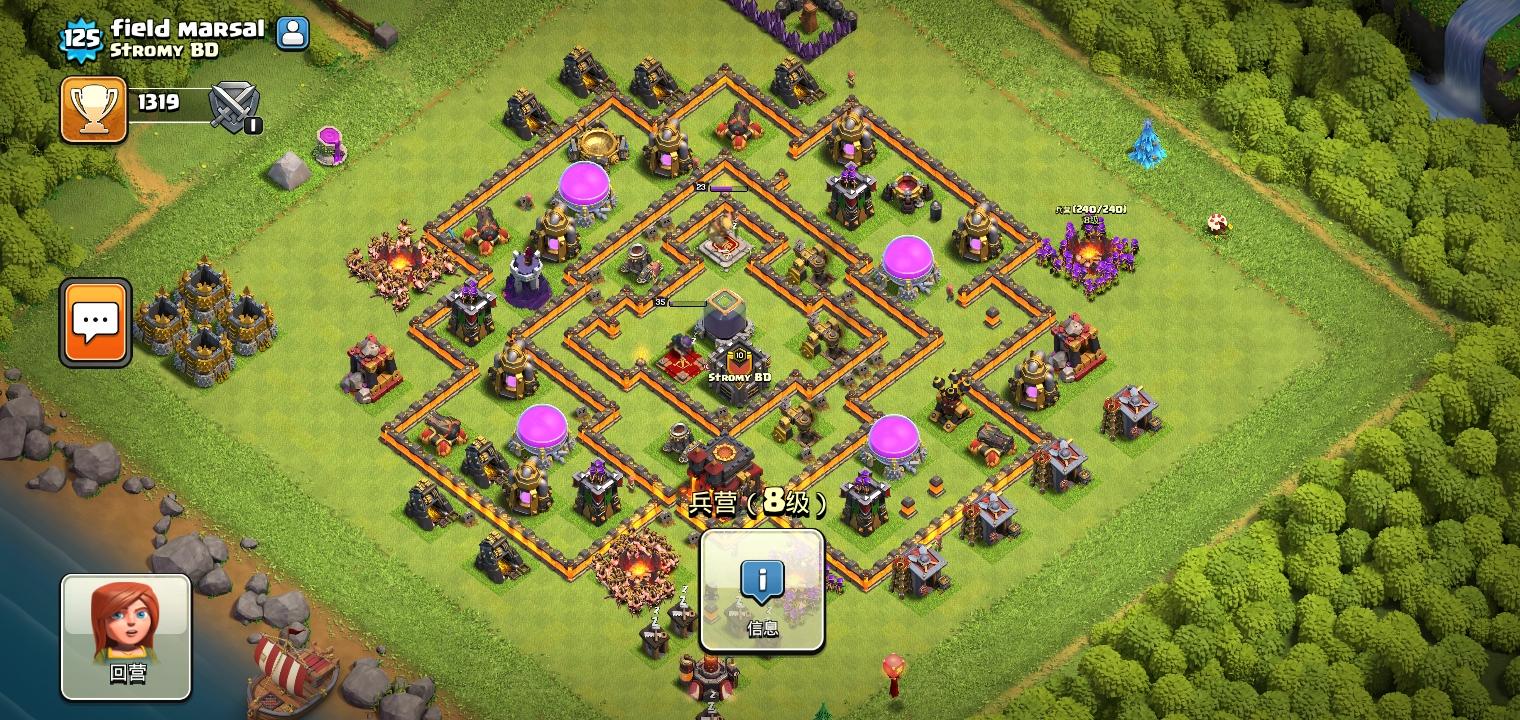The height and width of the screenshot is (720, 1520).
Task: Open profile via blue person icon
Action: 291,32
